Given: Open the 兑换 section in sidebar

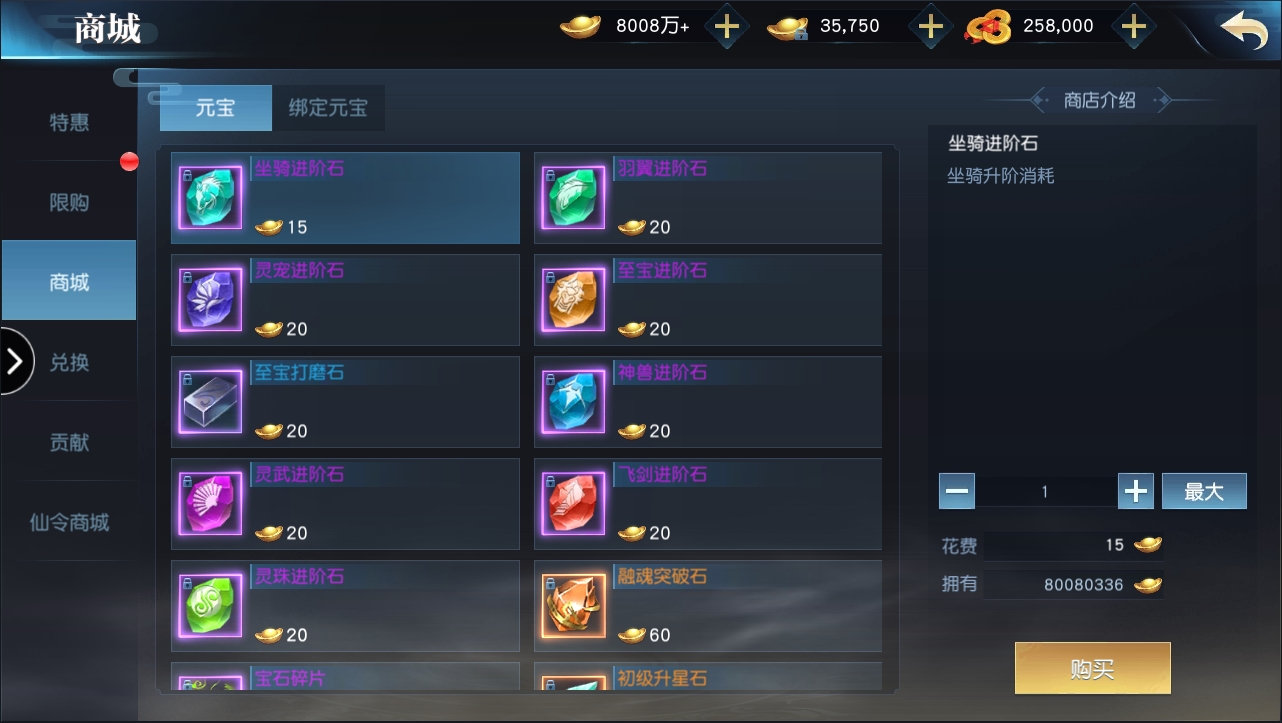Looking at the screenshot, I should [68, 361].
